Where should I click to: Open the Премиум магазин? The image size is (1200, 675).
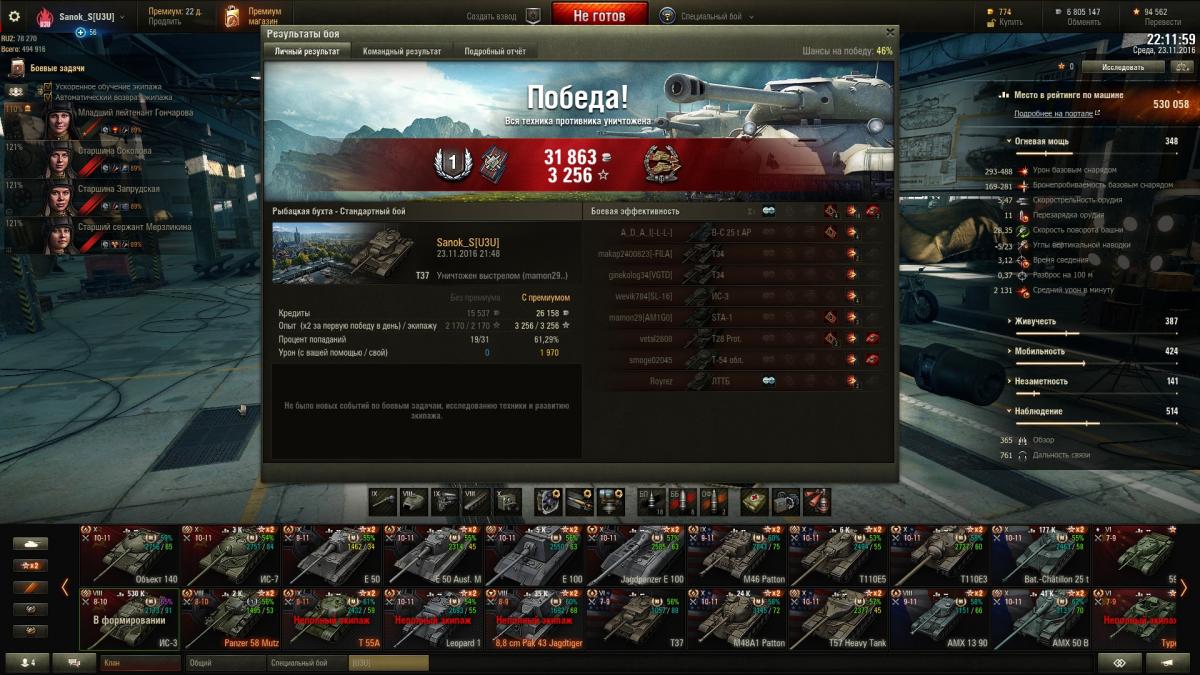point(254,16)
